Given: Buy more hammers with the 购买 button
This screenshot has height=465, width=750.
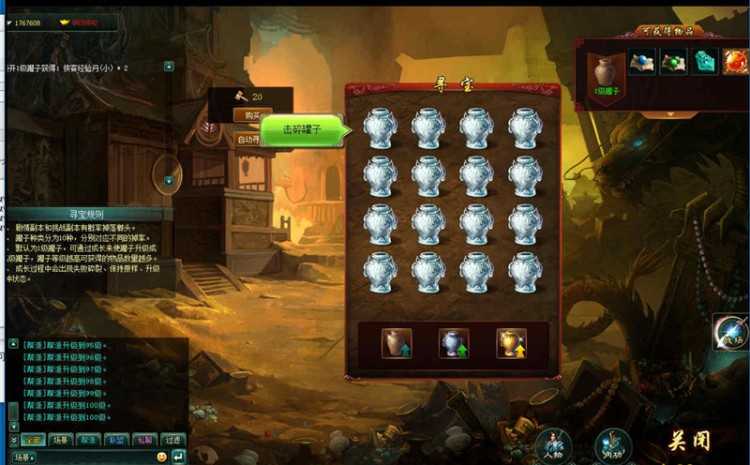Looking at the screenshot, I should tap(252, 116).
